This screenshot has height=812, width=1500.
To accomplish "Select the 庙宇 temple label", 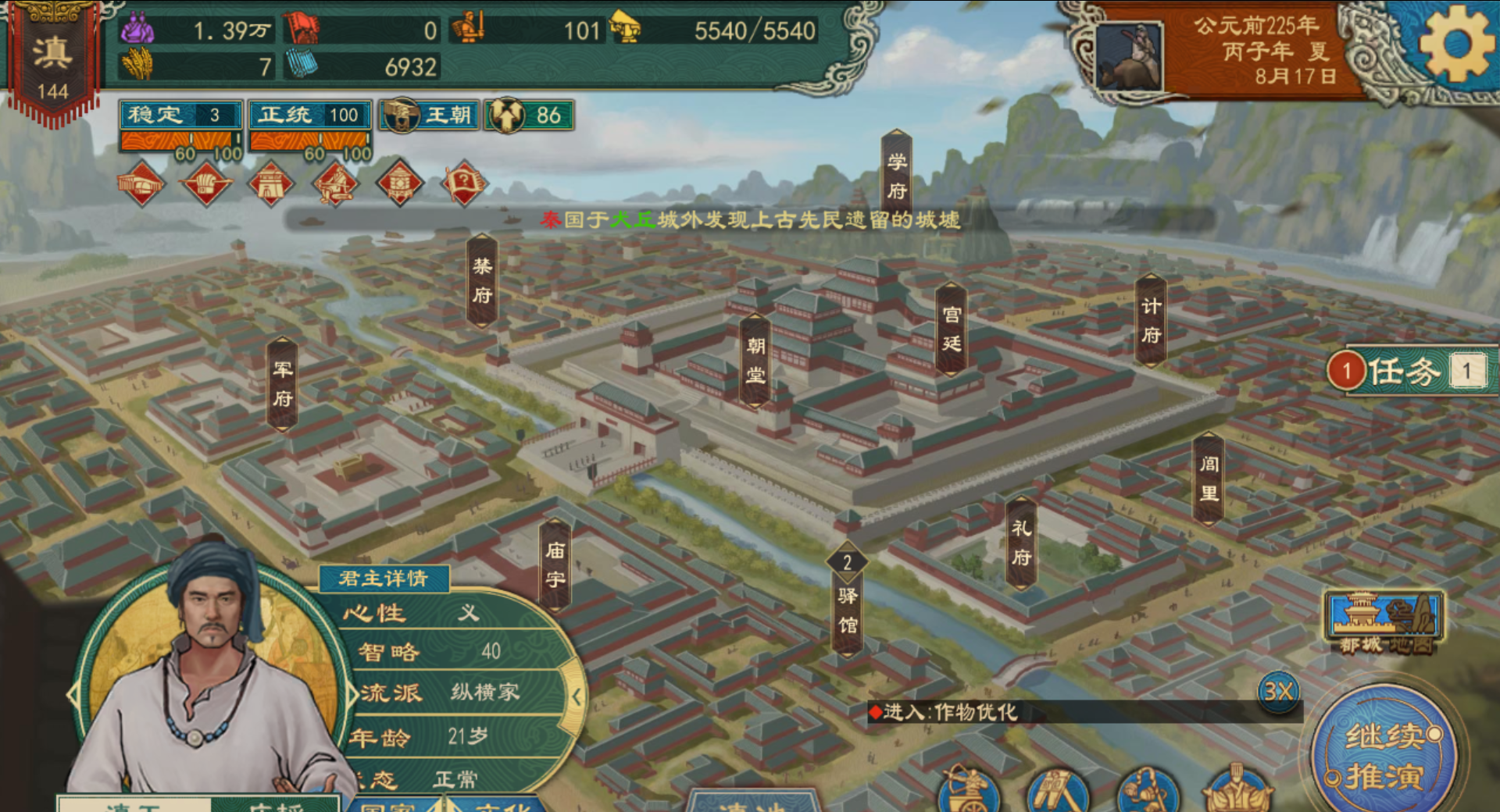I will point(555,564).
